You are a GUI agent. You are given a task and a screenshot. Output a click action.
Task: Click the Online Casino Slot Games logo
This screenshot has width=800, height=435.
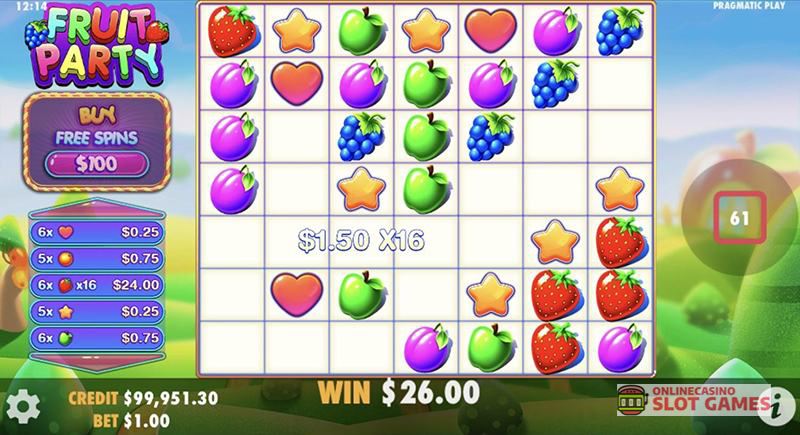click(x=688, y=401)
